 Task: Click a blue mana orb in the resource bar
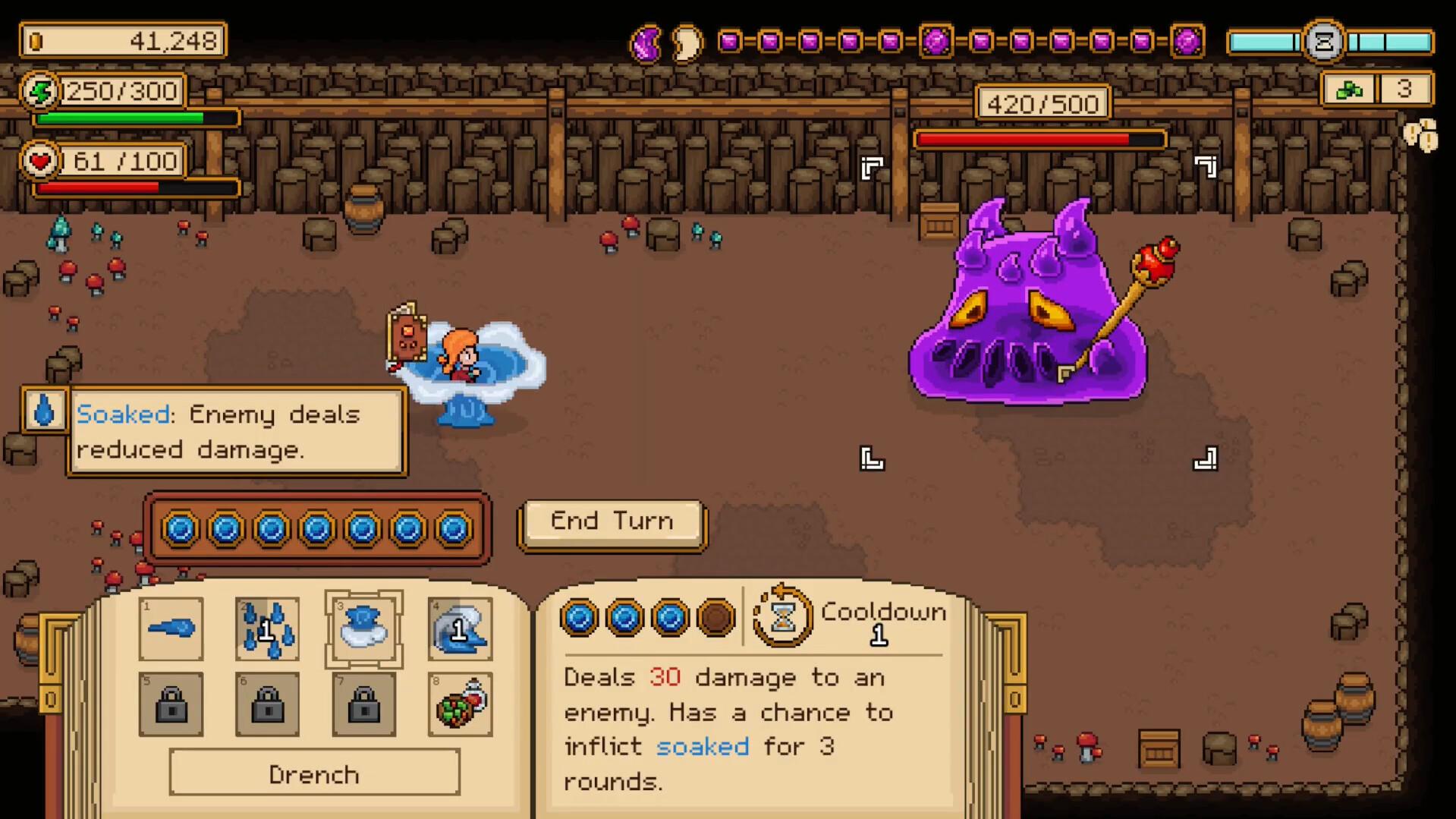(181, 530)
